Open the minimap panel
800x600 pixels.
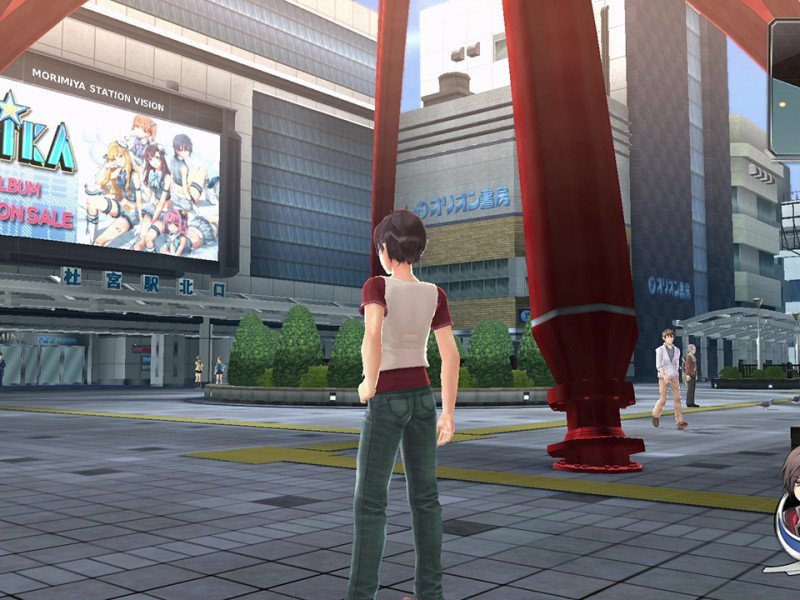[x=785, y=88]
